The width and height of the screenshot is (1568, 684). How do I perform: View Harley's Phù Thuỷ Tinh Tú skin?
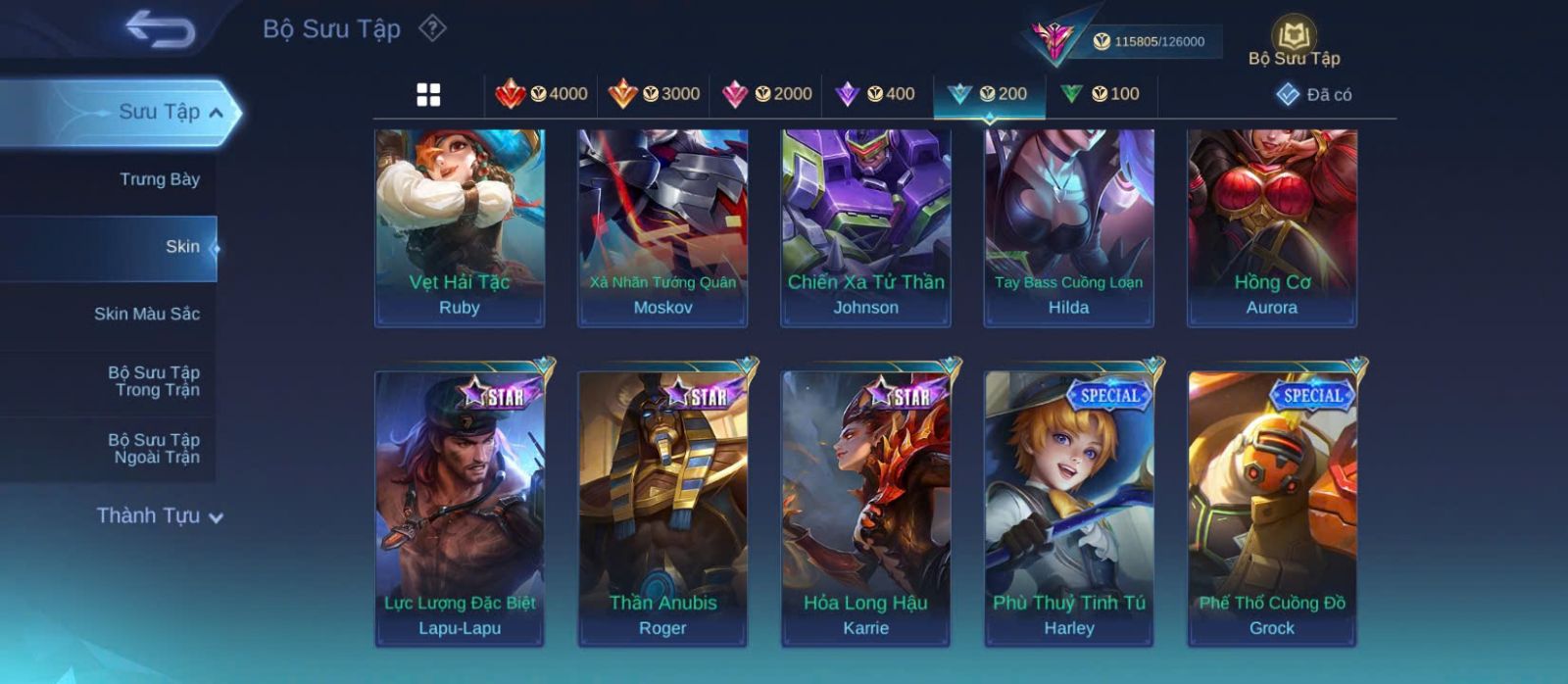click(1069, 509)
